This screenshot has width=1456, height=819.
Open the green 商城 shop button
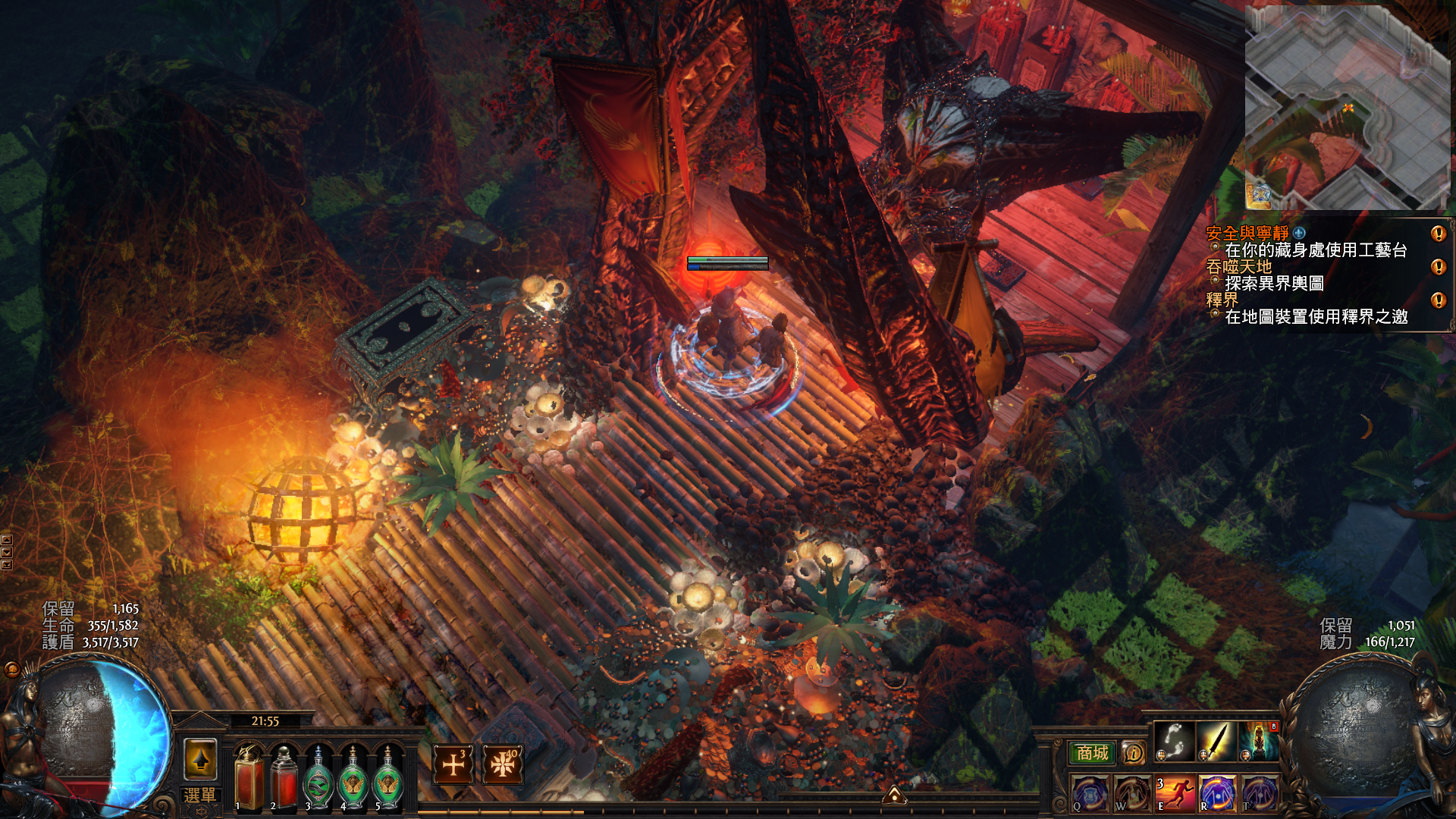pos(1092,753)
